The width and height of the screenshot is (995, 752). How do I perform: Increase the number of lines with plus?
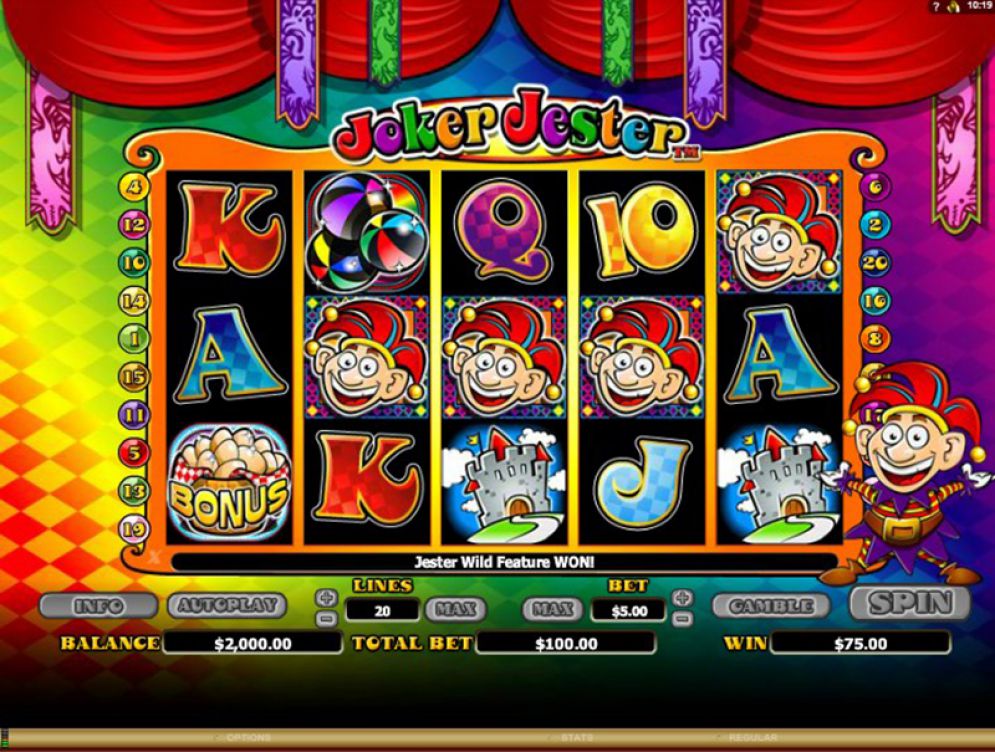[x=326, y=597]
